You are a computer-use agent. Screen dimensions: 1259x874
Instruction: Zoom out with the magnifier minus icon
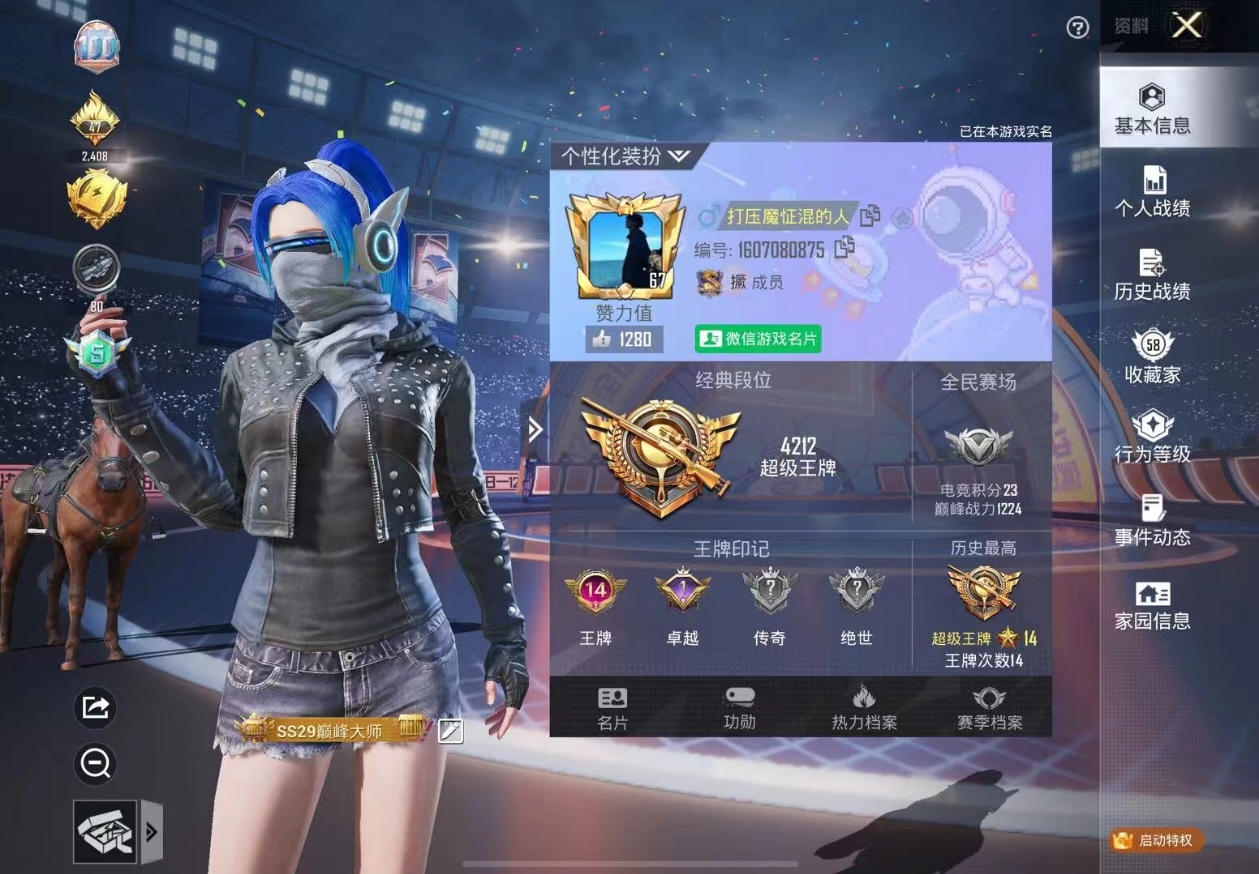pyautogui.click(x=96, y=765)
